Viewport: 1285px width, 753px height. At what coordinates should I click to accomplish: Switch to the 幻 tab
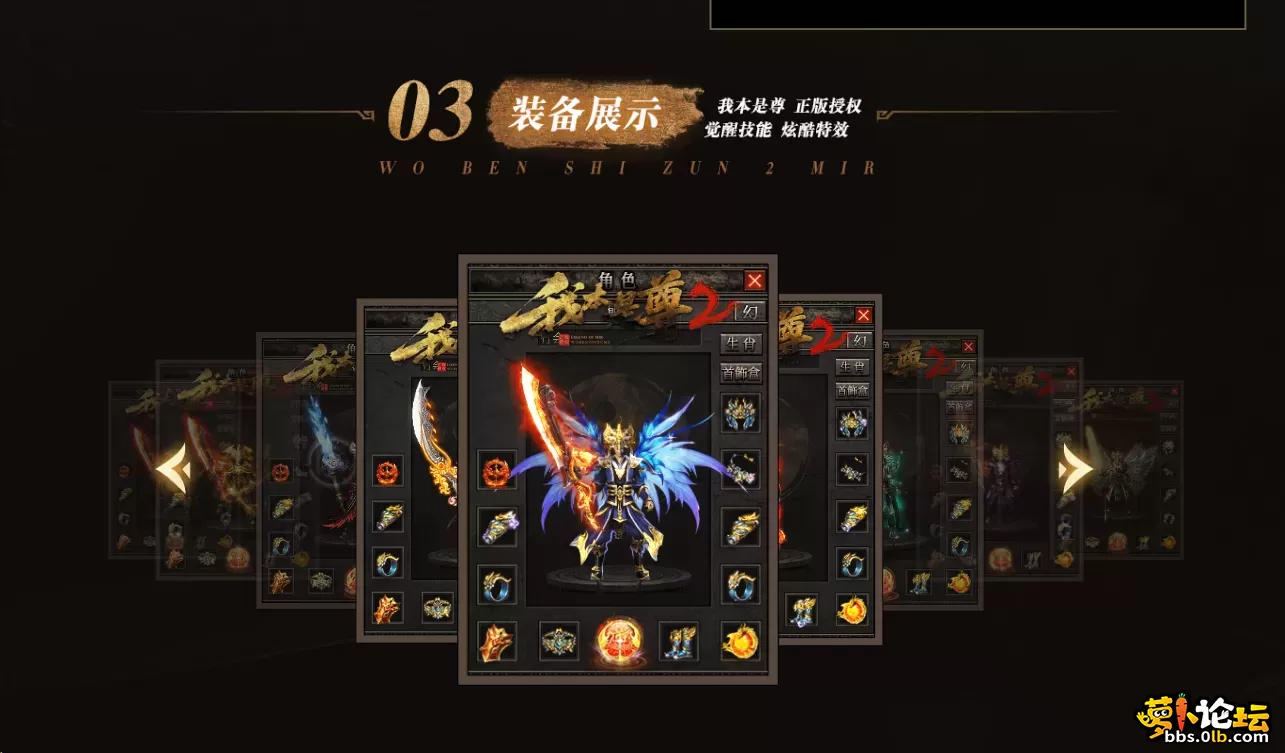coord(750,311)
